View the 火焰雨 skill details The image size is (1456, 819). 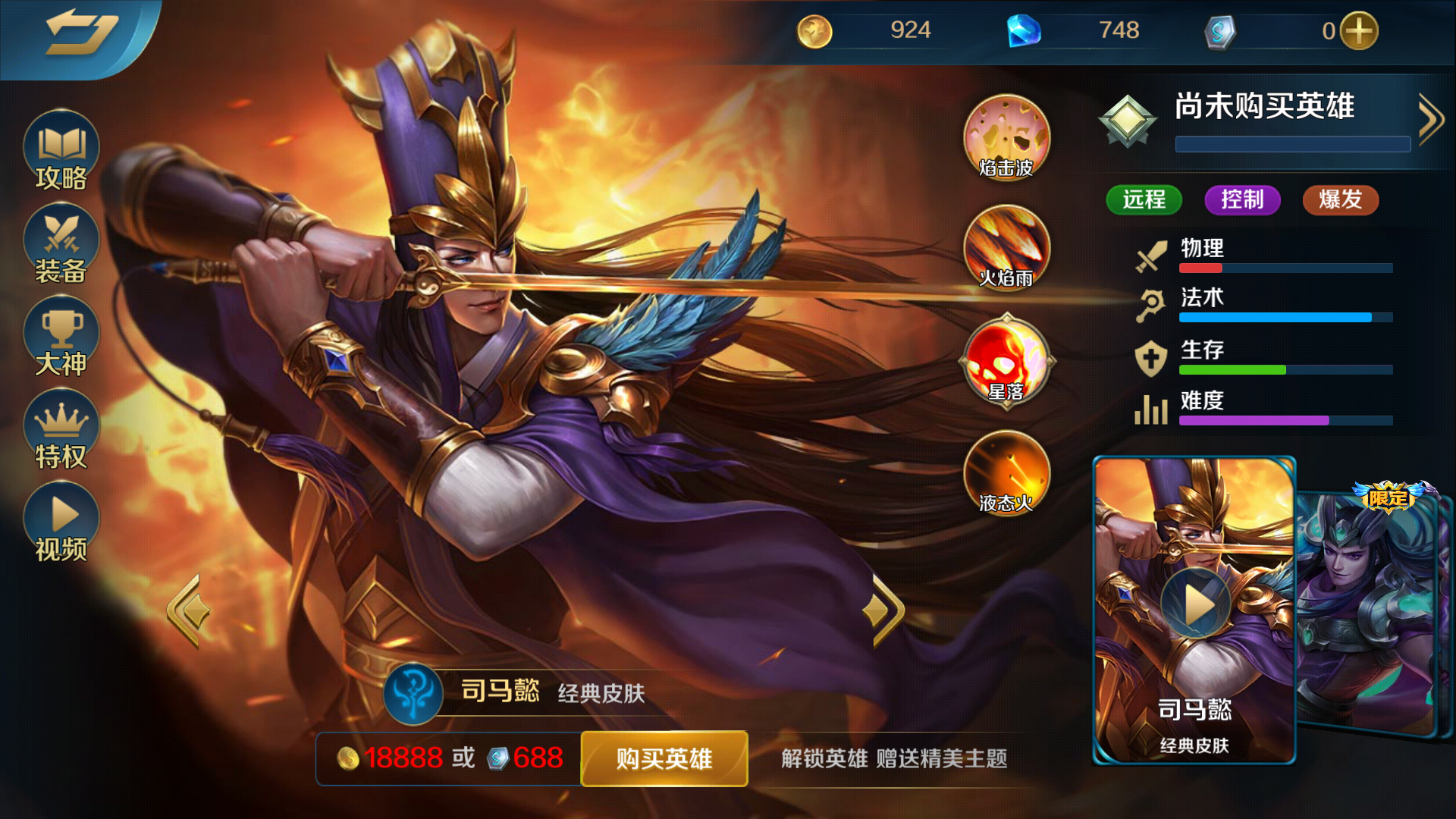[x=1006, y=250]
